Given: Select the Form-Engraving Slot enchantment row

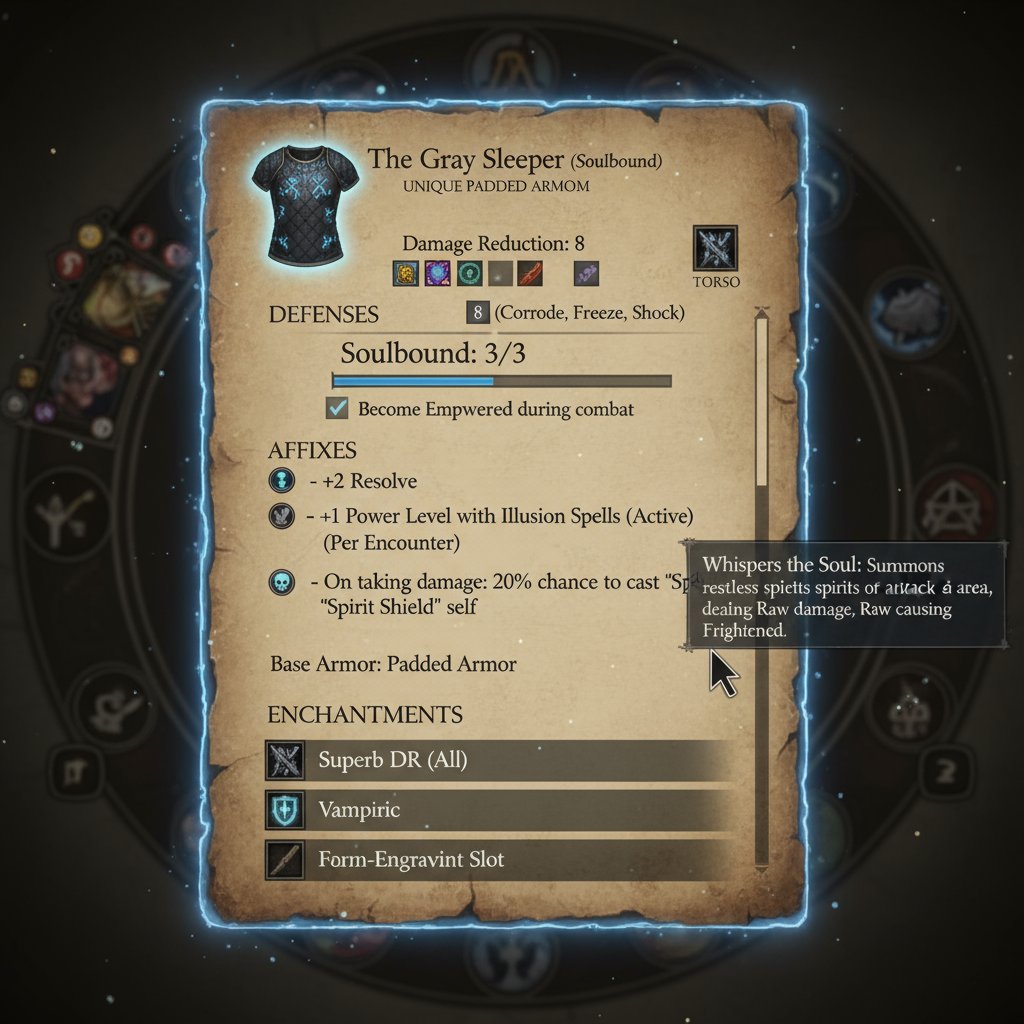Looking at the screenshot, I should (500, 859).
